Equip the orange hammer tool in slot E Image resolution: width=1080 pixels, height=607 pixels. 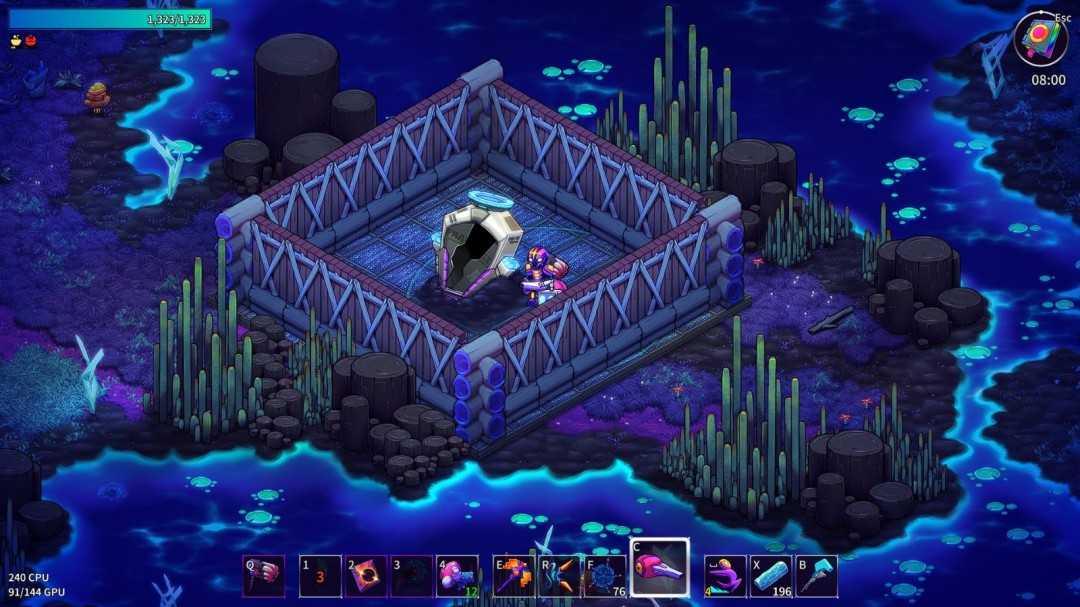point(514,577)
